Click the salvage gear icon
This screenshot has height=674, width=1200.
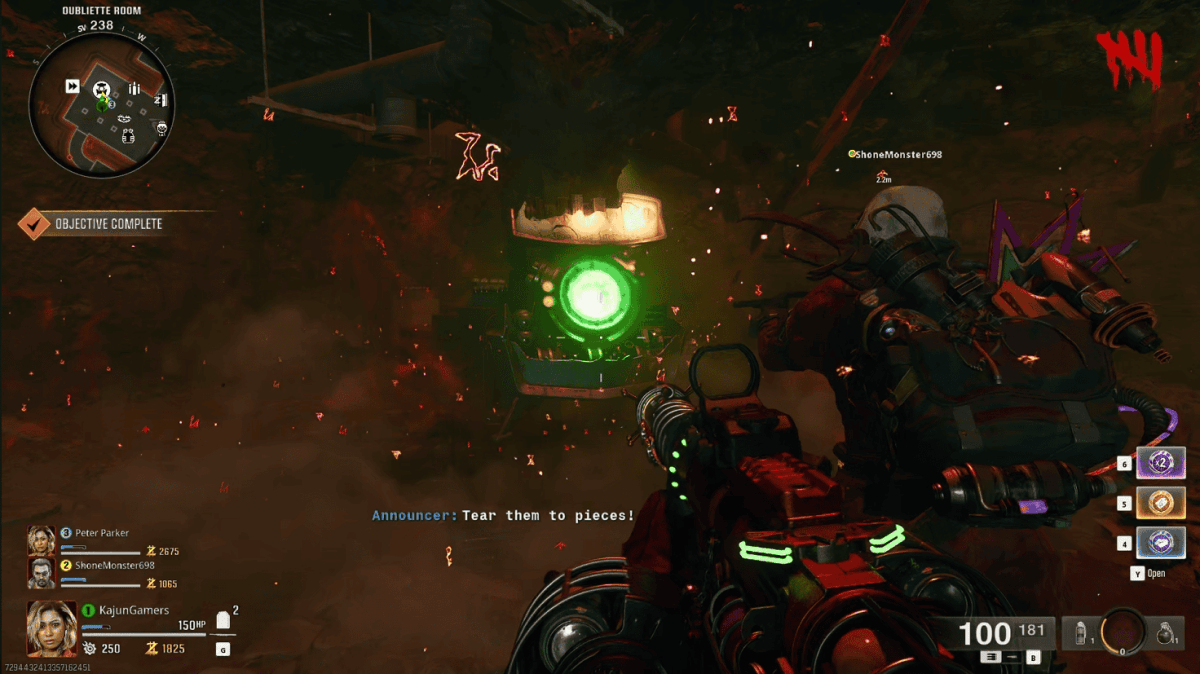tap(89, 649)
